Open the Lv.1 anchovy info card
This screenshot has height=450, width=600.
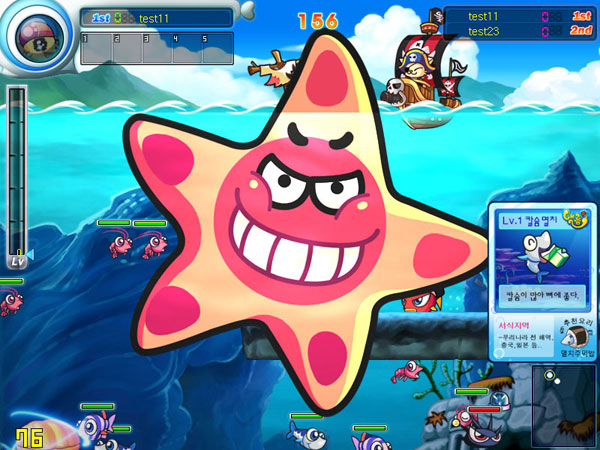[x=542, y=257]
